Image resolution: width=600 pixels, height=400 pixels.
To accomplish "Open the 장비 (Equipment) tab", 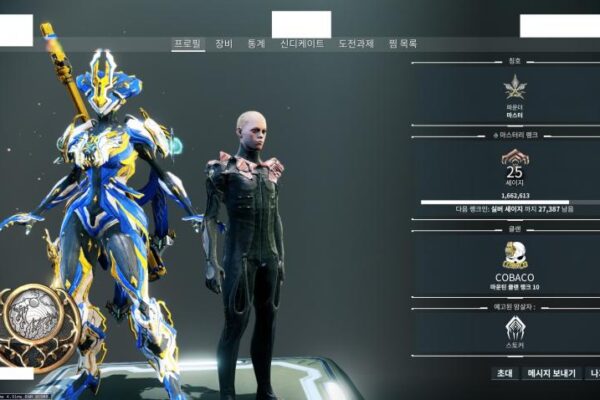I will (x=223, y=44).
